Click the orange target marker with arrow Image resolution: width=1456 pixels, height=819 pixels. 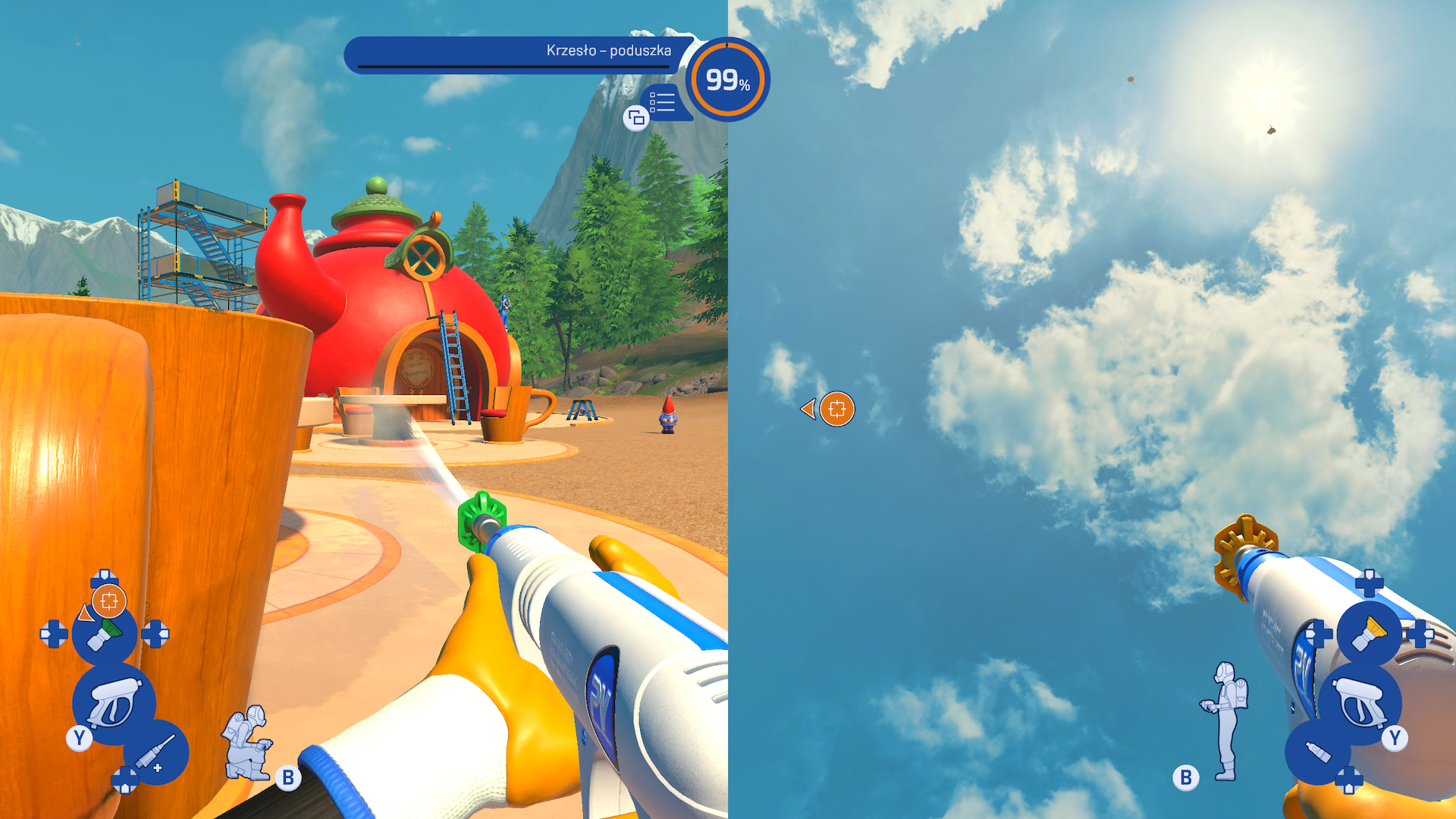(x=836, y=409)
